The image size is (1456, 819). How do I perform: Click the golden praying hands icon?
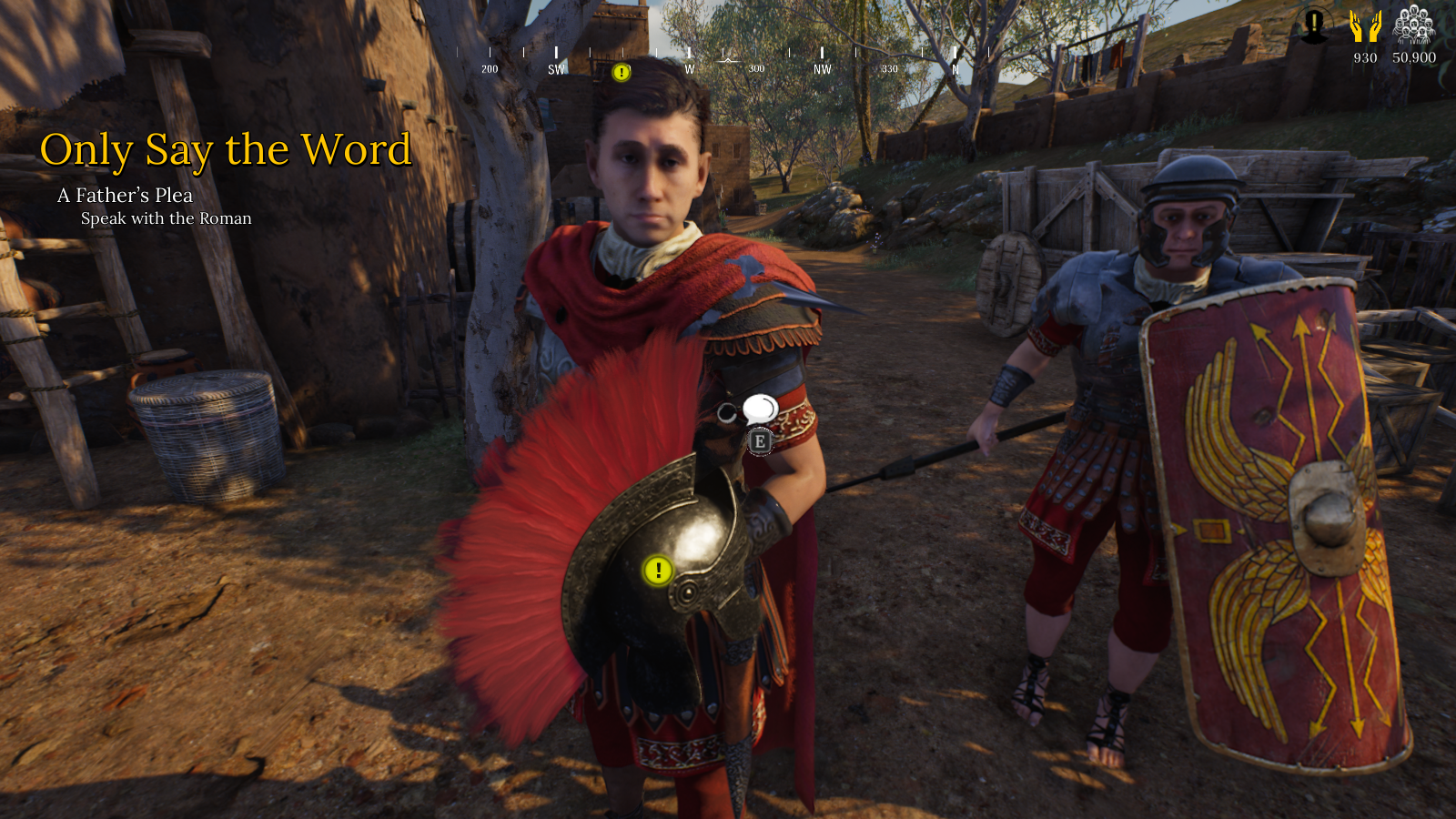click(x=1365, y=27)
